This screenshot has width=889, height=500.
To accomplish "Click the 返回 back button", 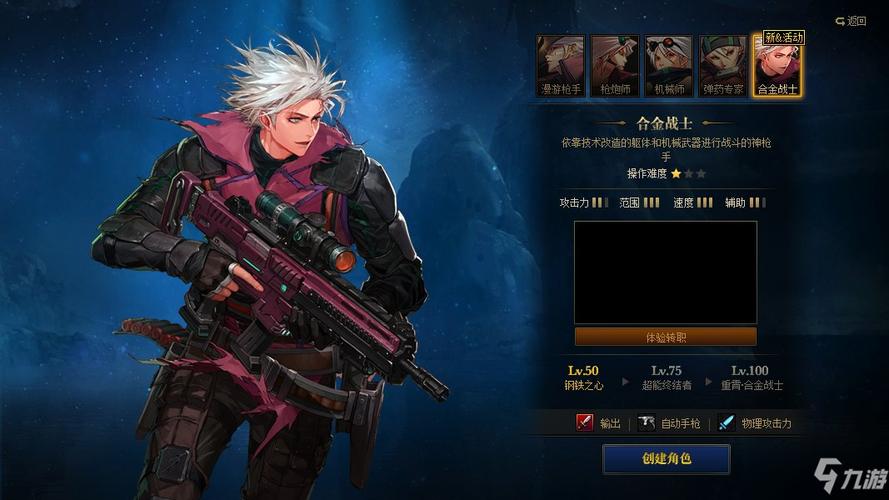I will (x=851, y=20).
